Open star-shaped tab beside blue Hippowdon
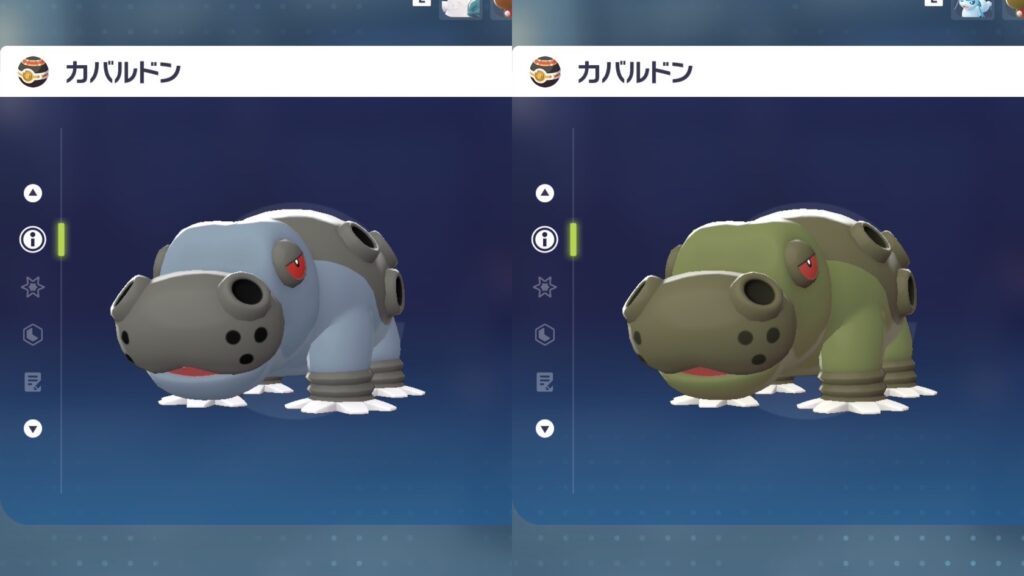The image size is (1024, 576). coord(33,287)
